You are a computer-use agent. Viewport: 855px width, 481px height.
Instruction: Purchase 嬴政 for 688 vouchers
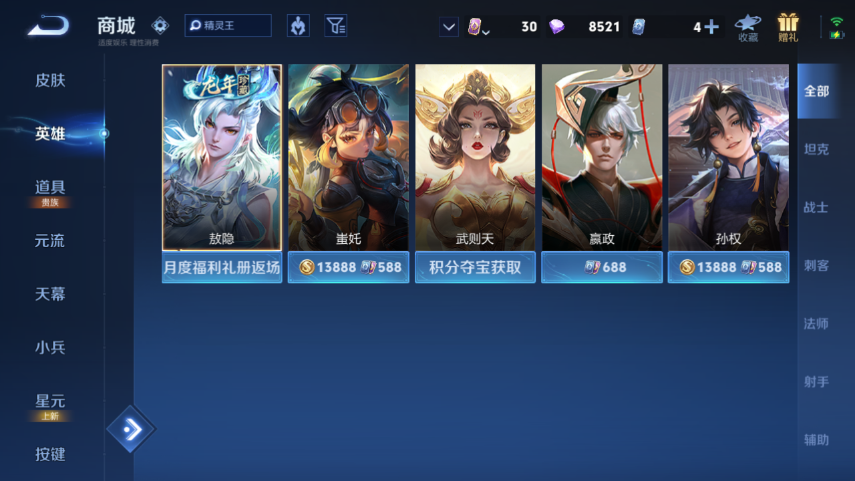601,268
